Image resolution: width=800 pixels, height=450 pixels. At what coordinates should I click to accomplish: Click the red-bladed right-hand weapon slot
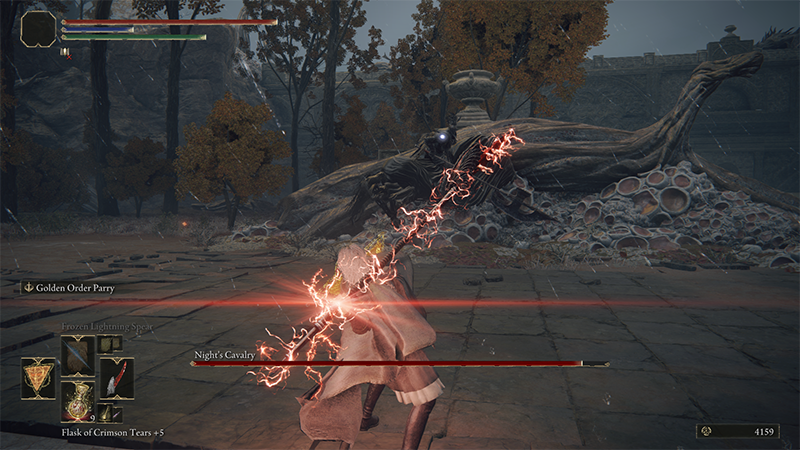tap(116, 378)
